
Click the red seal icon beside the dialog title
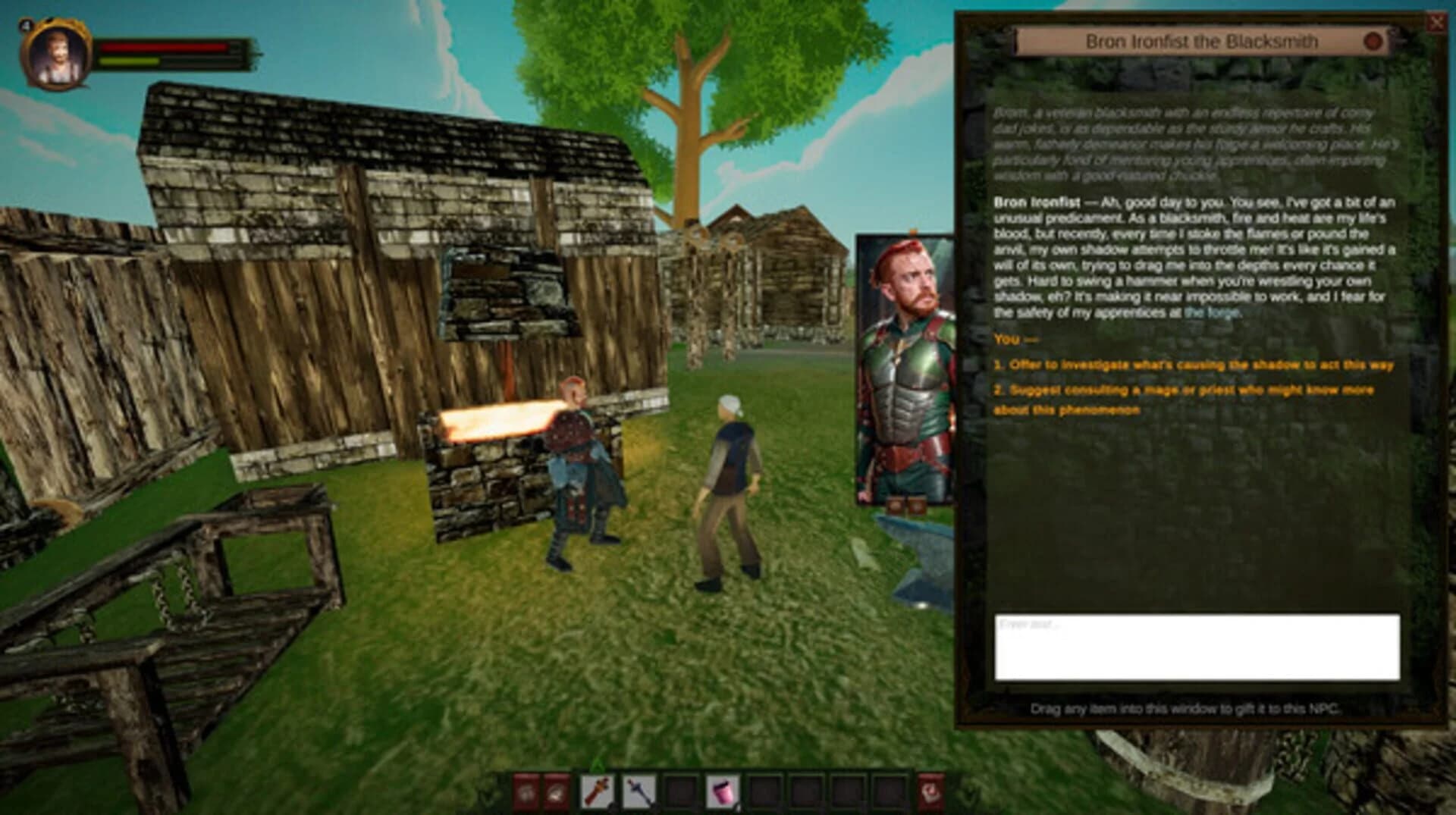coord(1374,39)
